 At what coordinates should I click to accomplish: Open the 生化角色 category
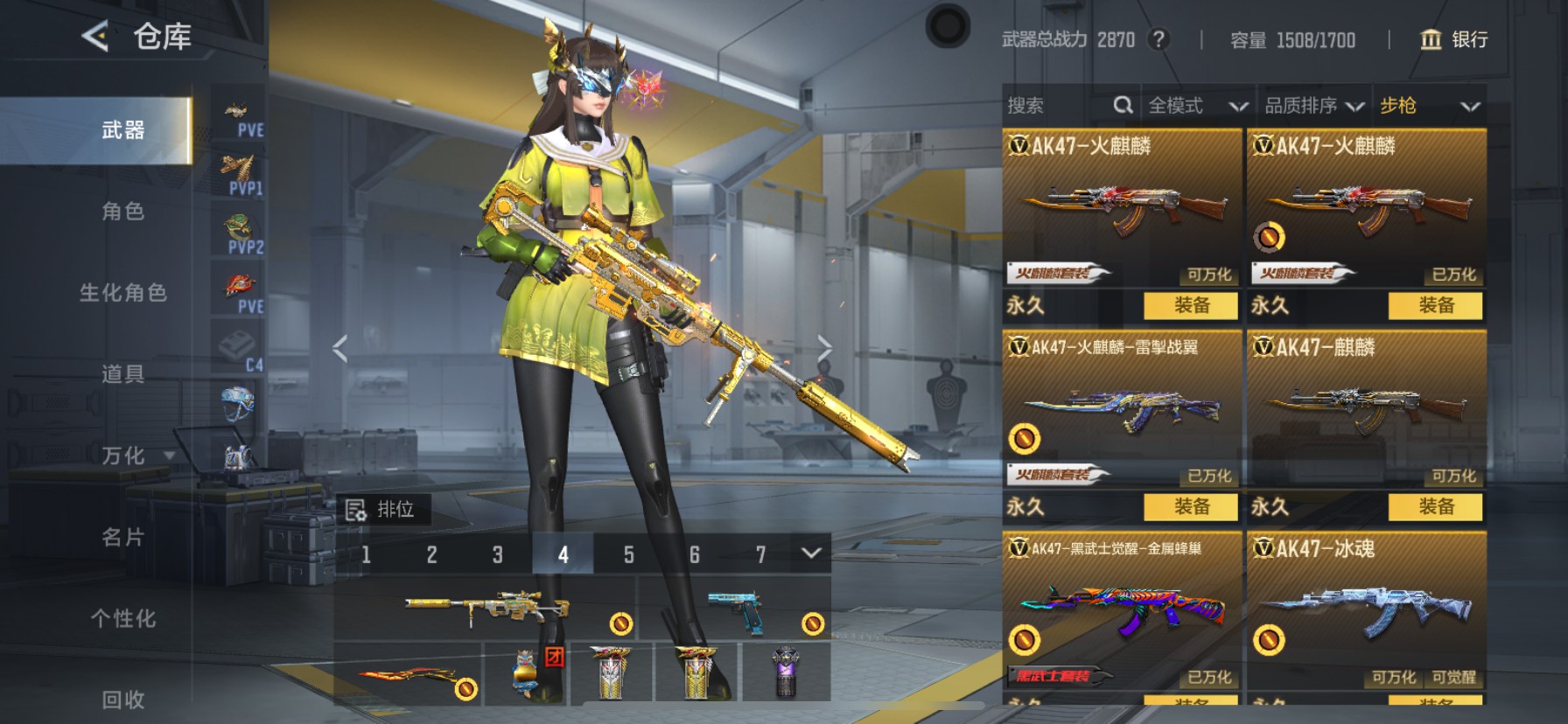pyautogui.click(x=122, y=292)
